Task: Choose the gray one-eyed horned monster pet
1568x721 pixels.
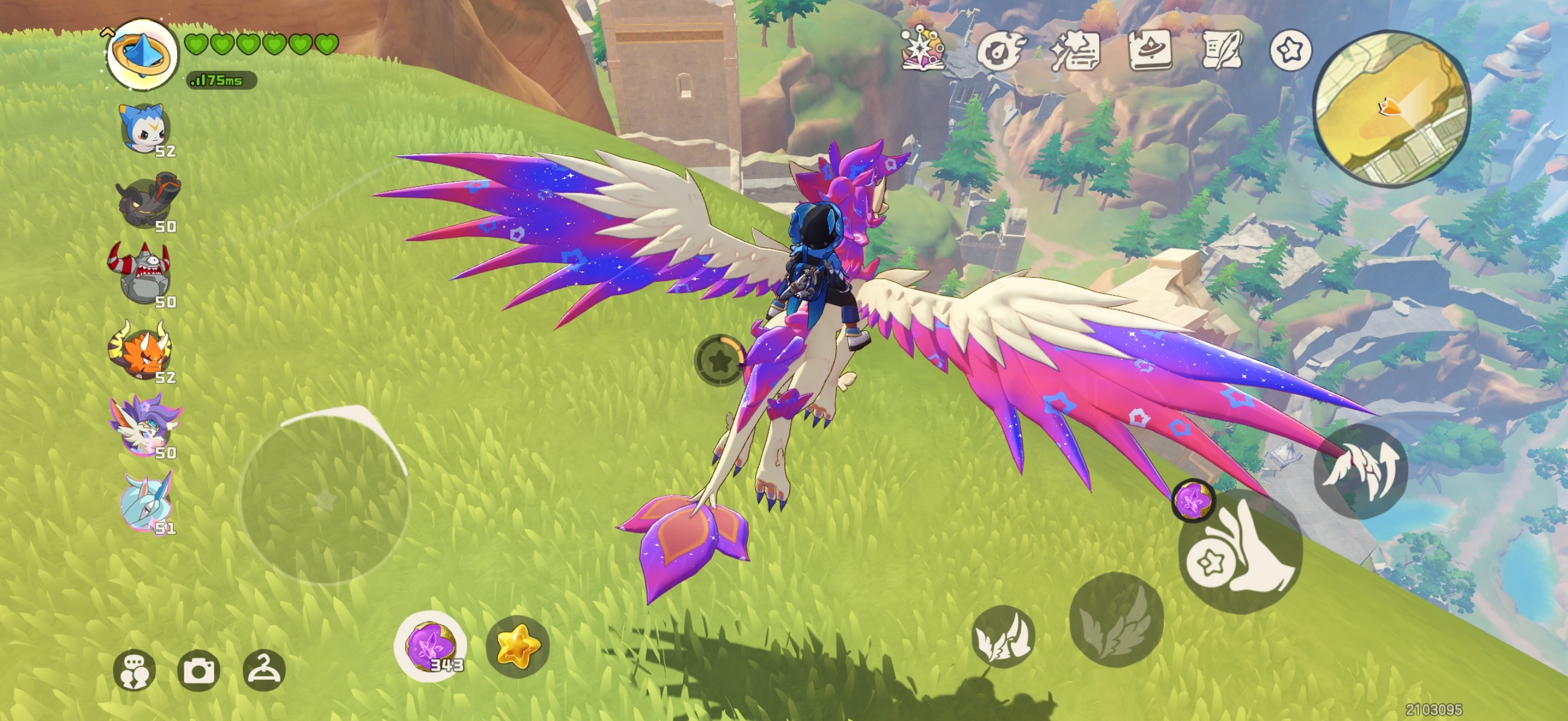Action: point(142,274)
